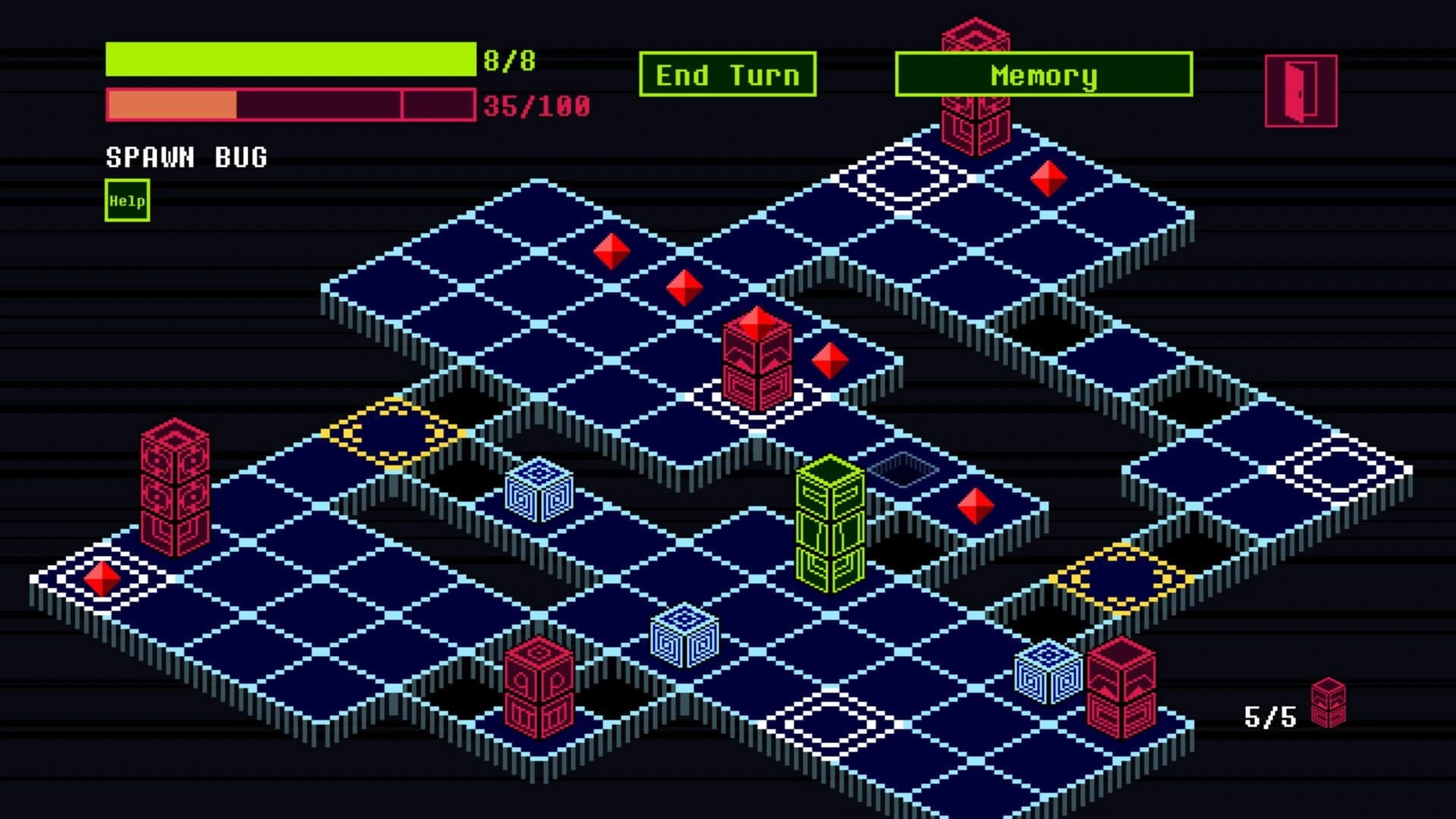Click the End Turn button

(x=727, y=74)
